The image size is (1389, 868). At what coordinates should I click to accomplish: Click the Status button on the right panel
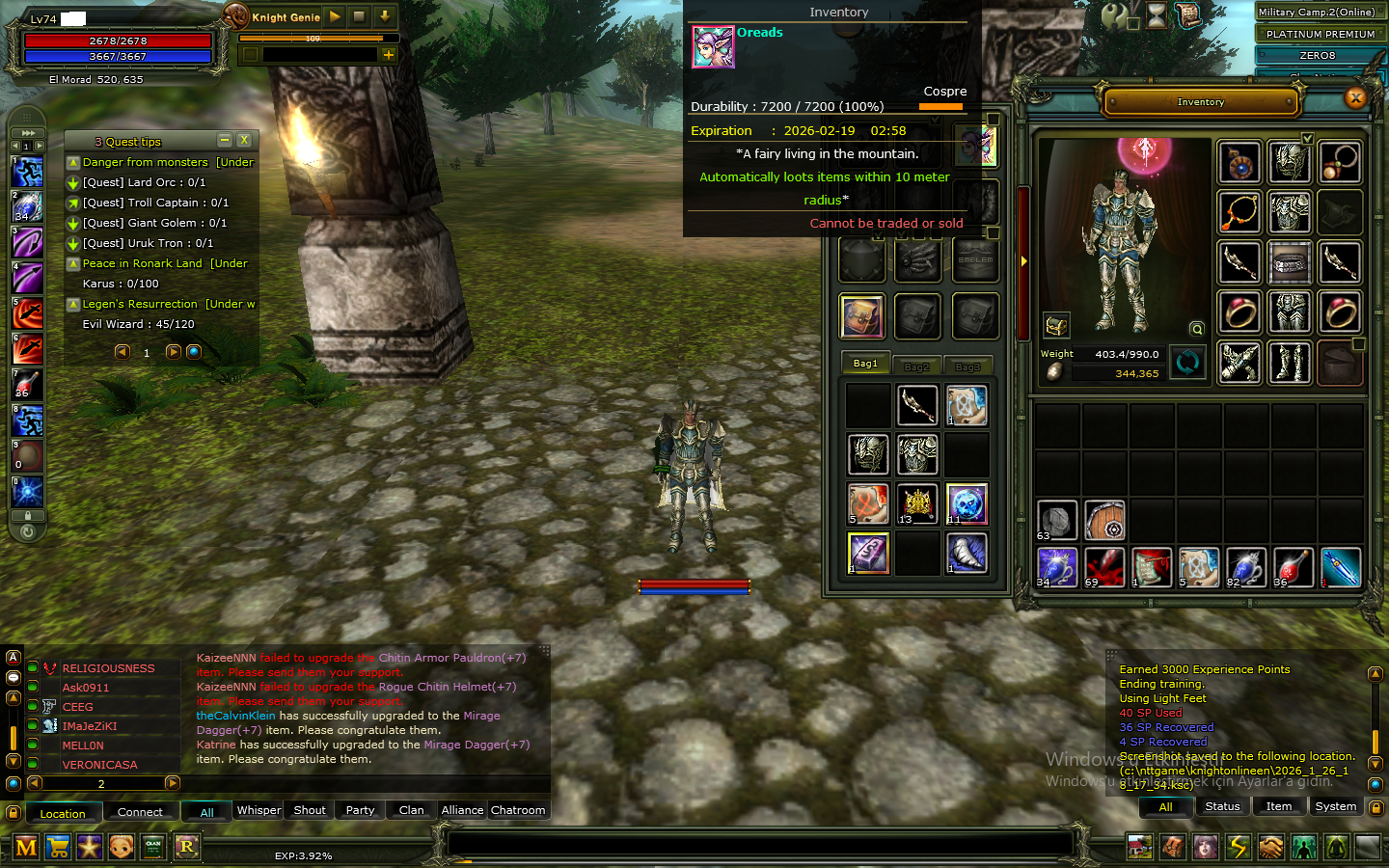(x=1222, y=806)
